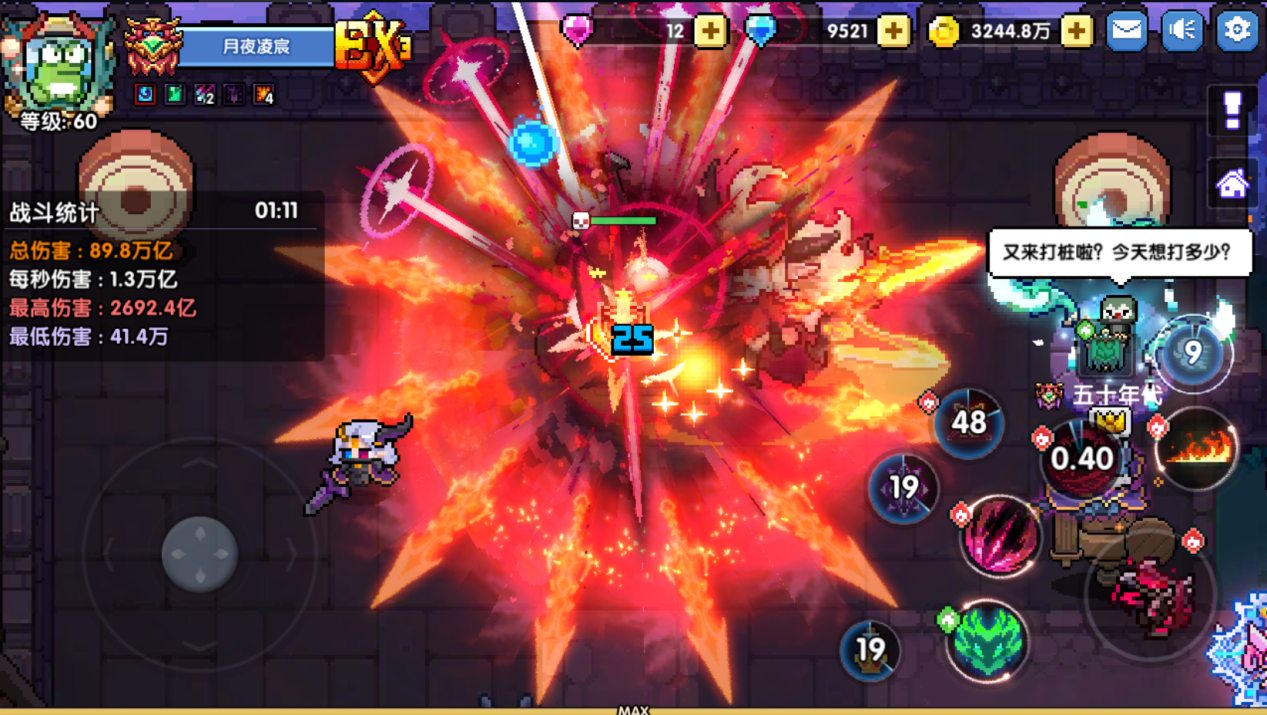The width and height of the screenshot is (1267, 715).
Task: Click the 月夜凌宸 player name banner
Action: 257,47
